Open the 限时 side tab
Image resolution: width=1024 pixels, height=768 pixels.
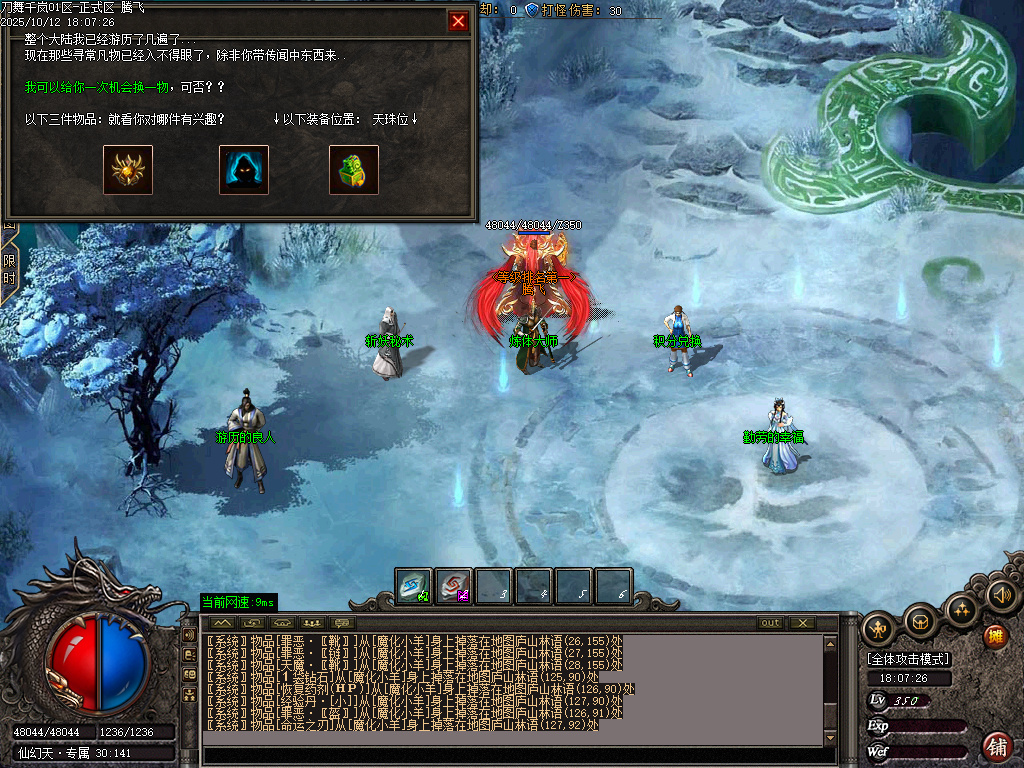click(x=9, y=268)
